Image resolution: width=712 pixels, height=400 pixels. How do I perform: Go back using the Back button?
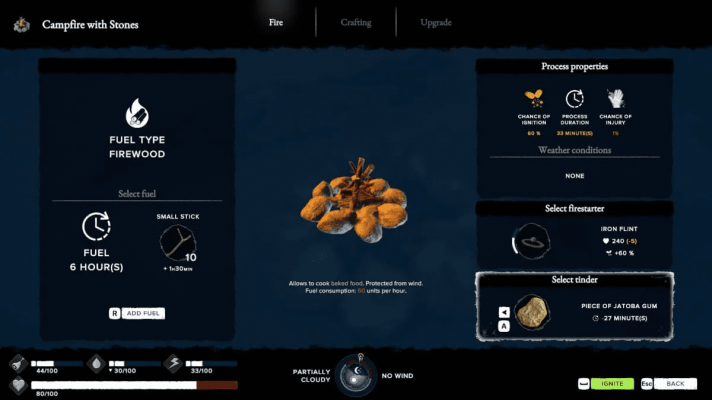[675, 383]
